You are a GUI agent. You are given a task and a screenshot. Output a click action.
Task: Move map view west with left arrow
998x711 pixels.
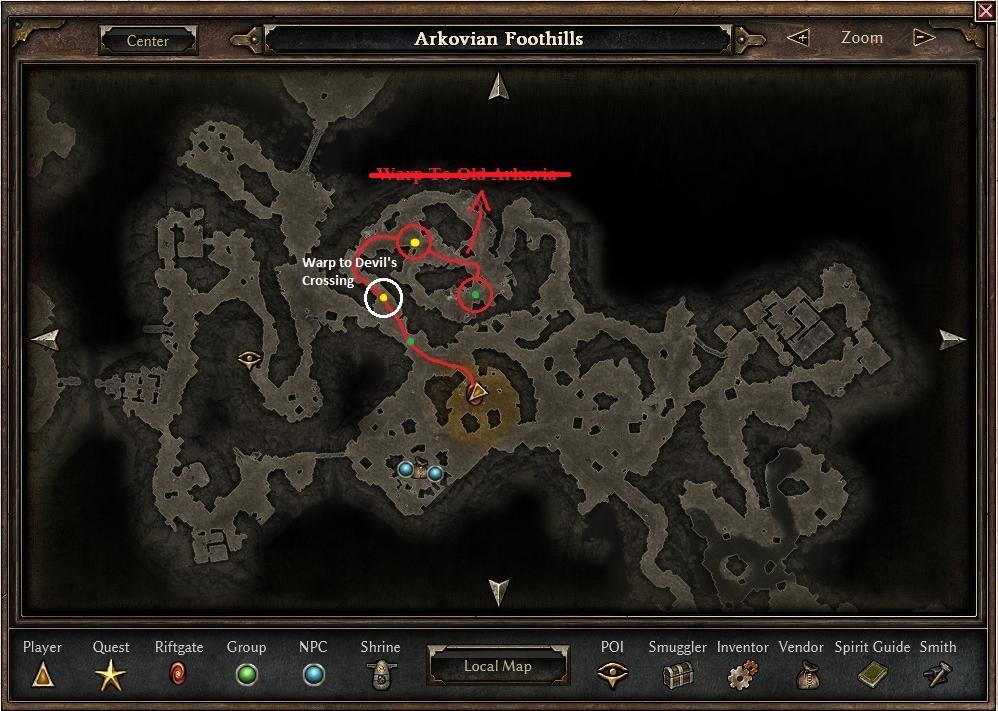coord(45,339)
